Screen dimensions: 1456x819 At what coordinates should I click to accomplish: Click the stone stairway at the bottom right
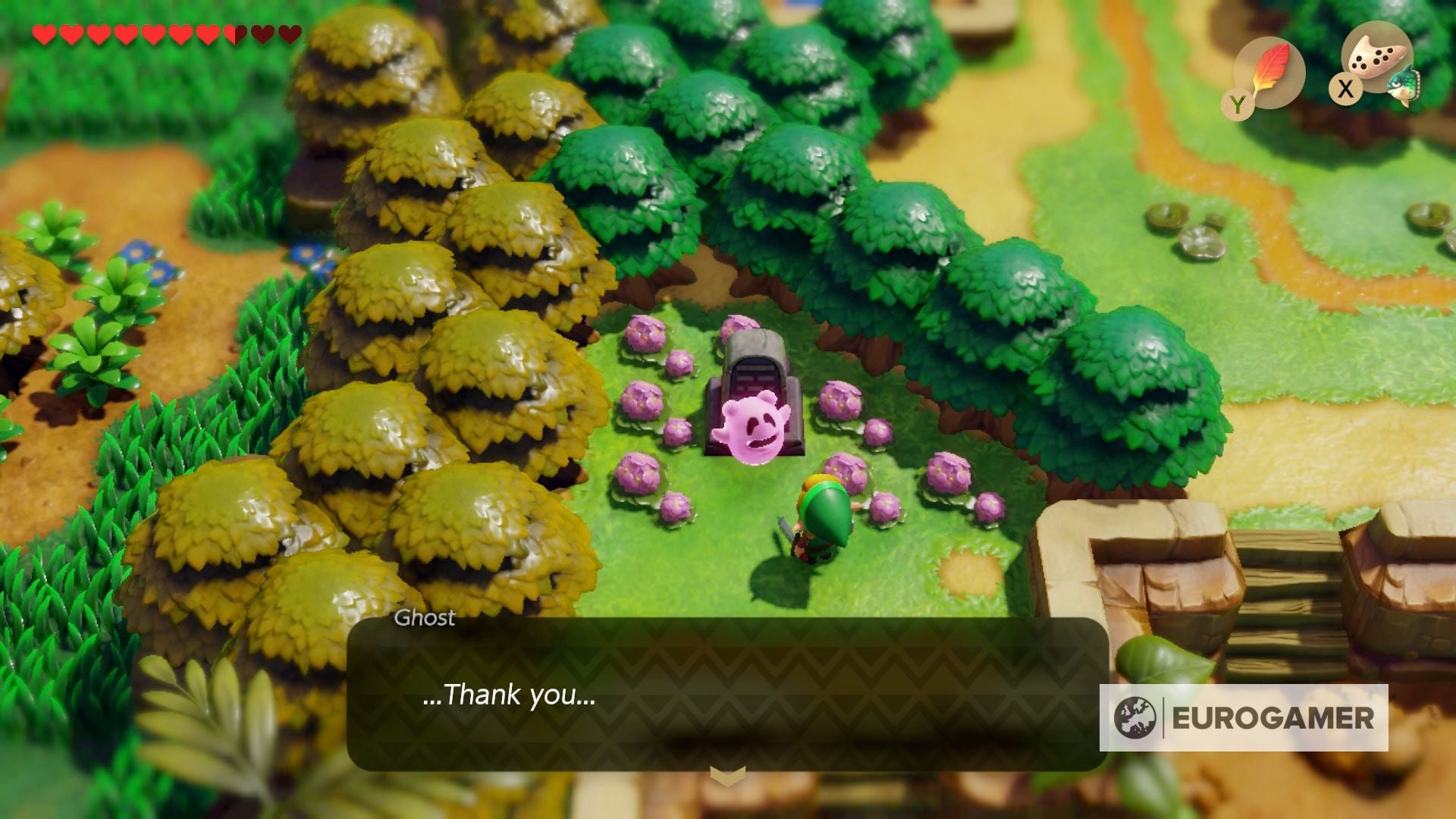tap(1289, 591)
